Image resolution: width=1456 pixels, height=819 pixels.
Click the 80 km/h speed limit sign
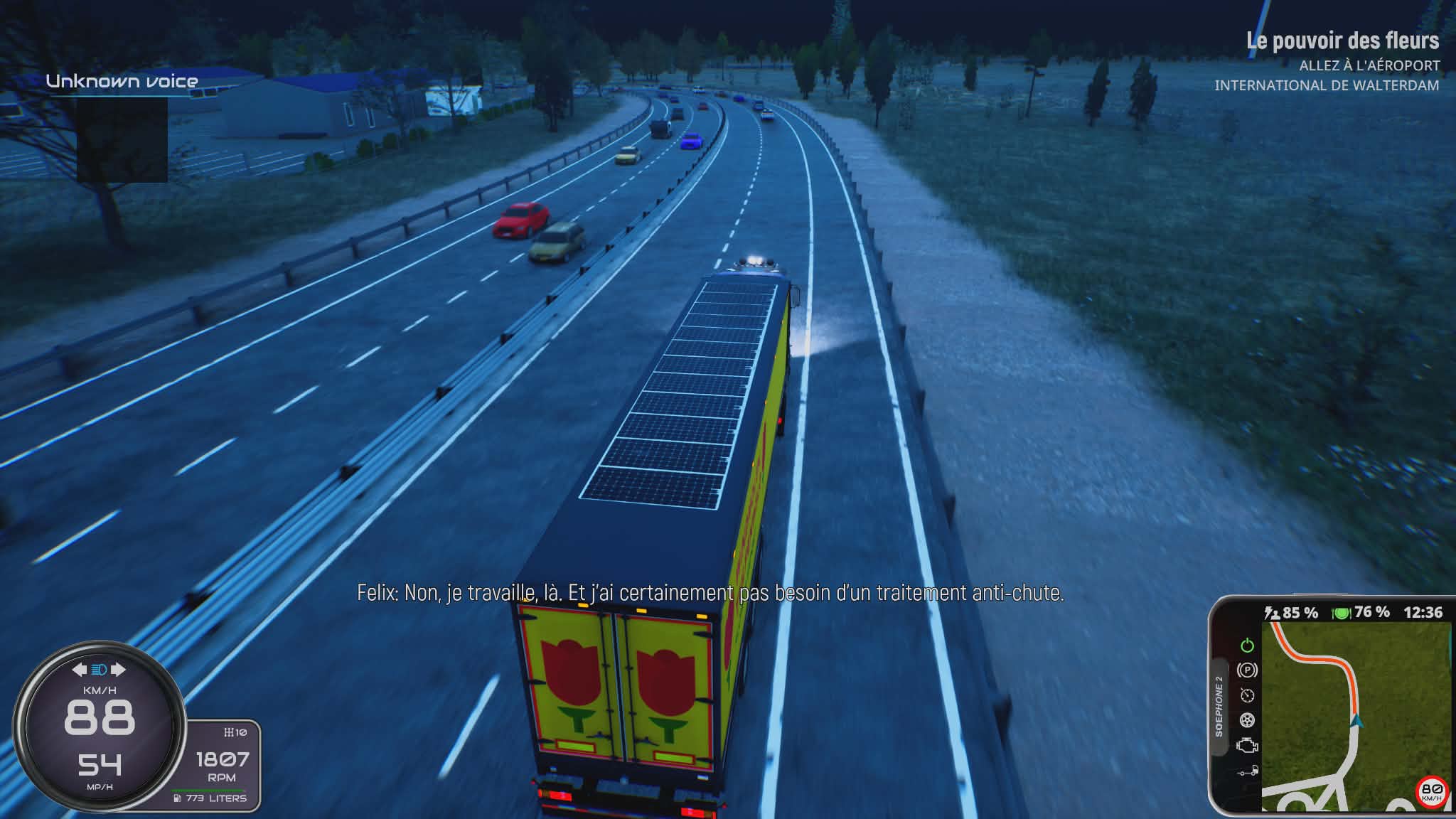pos(1431,791)
